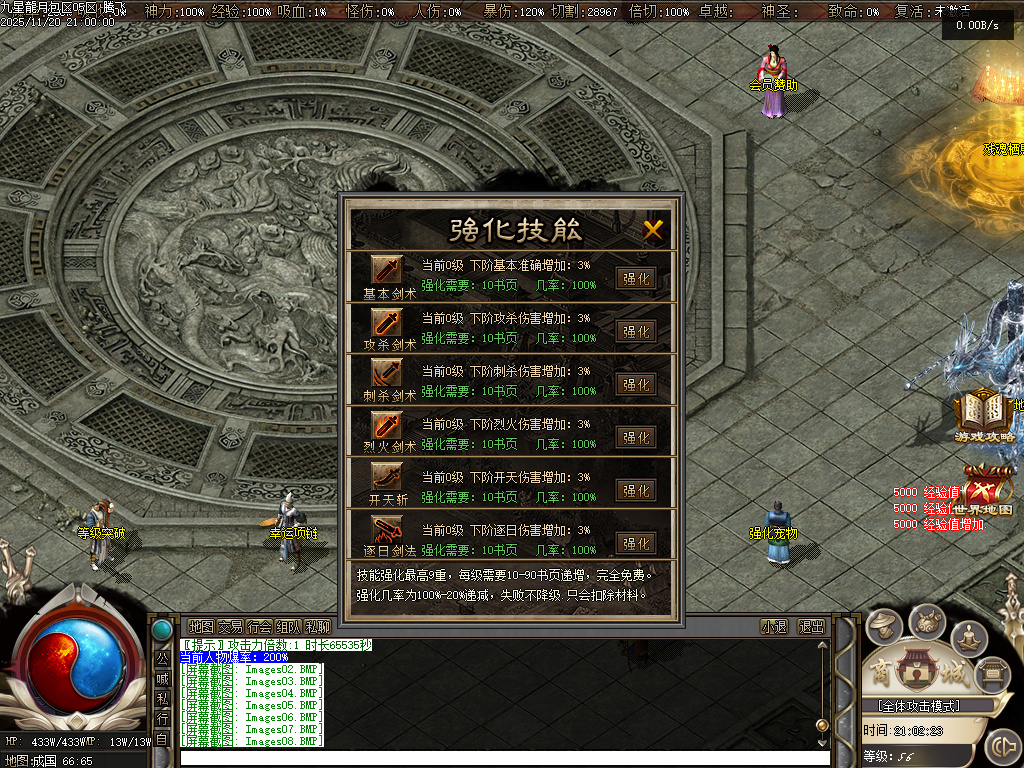Open the 游戏攻略 game guide book
The image size is (1024, 768).
pos(984,415)
